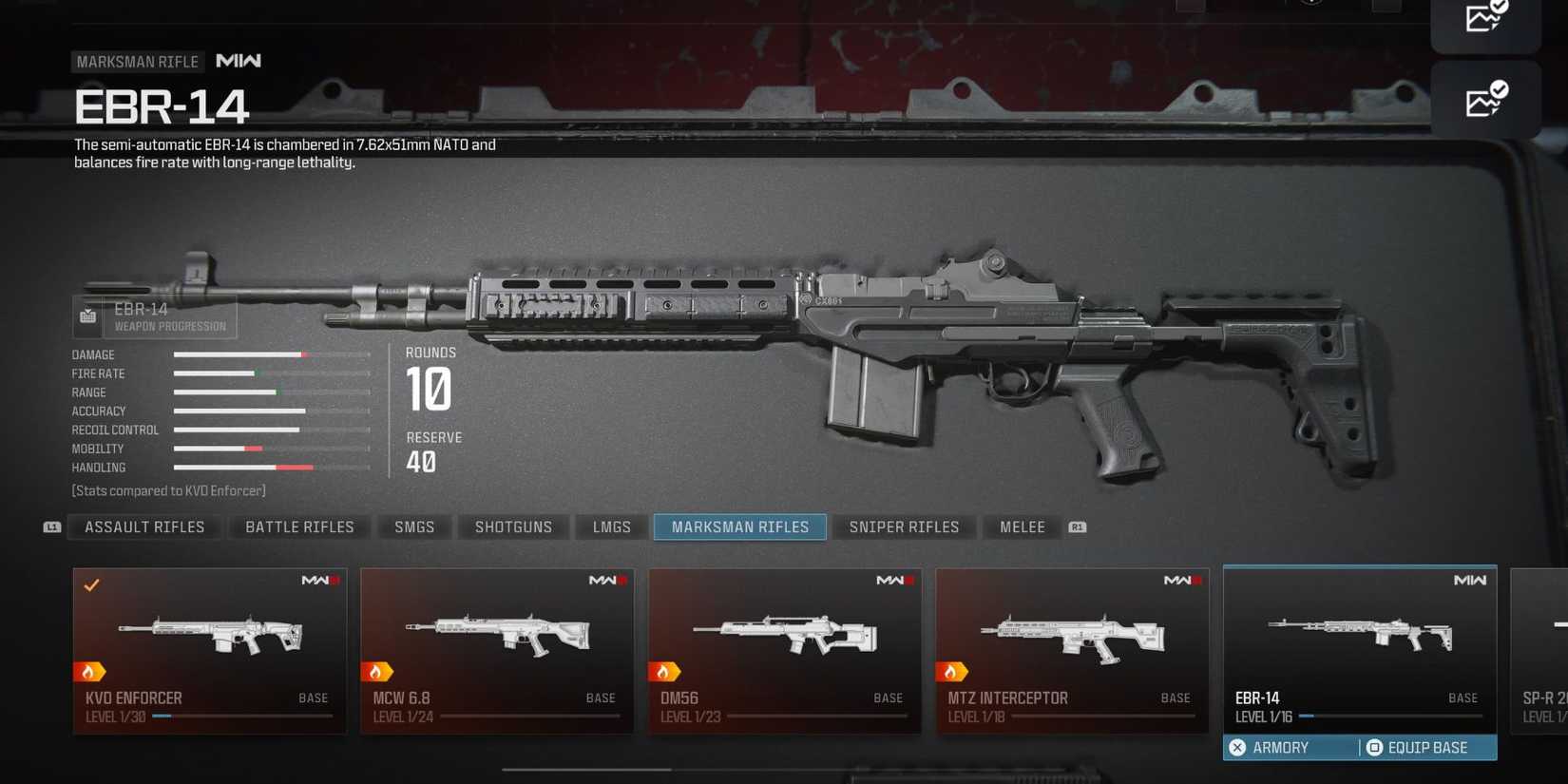1568x784 pixels.
Task: Select the Melee weapons tab
Action: coord(1022,526)
